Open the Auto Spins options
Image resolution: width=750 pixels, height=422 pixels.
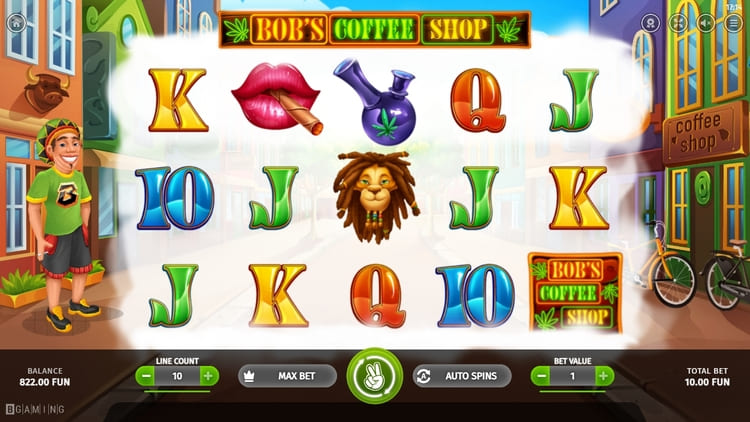[462, 376]
